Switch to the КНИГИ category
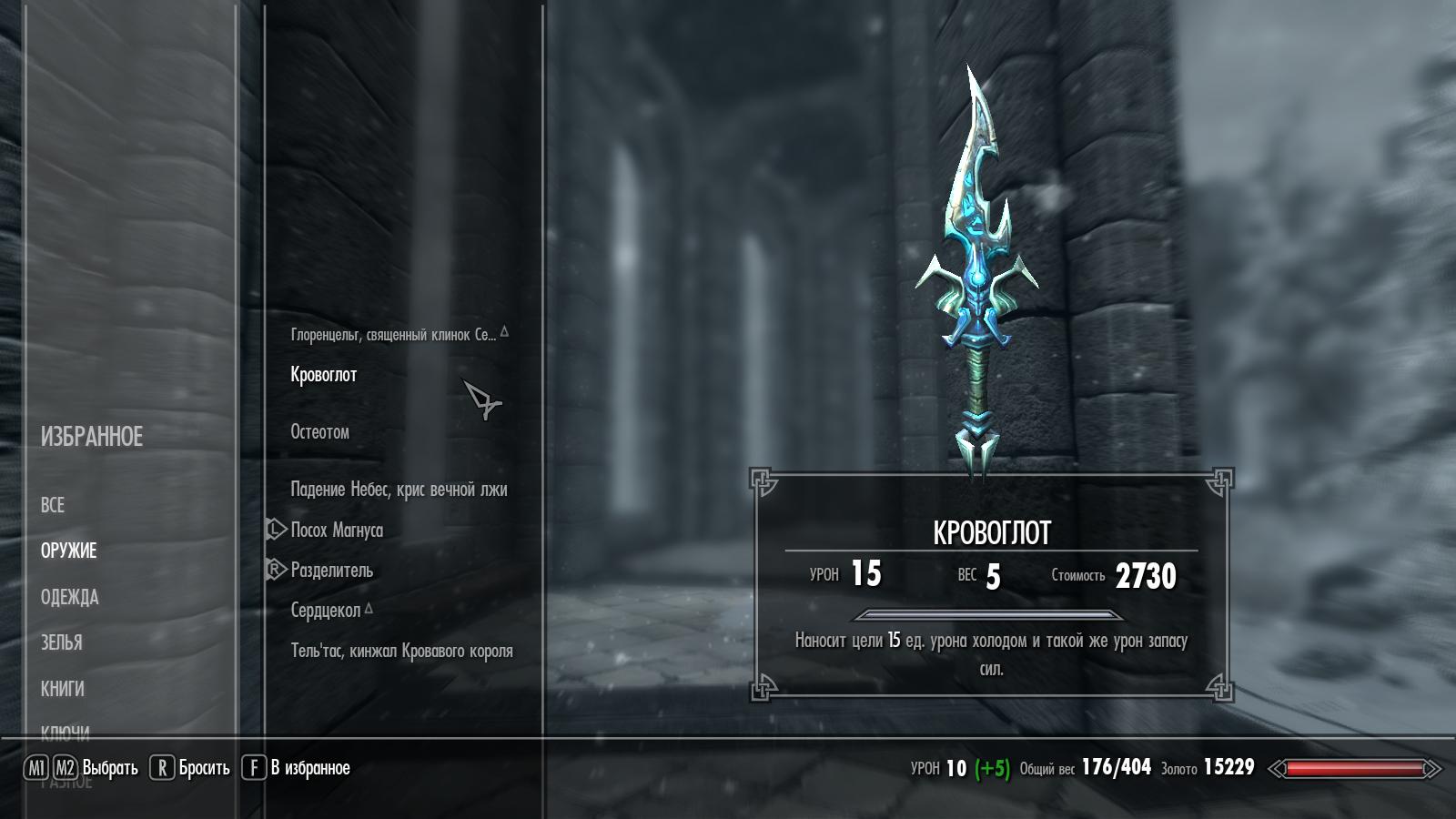The image size is (1456, 819). [x=62, y=689]
